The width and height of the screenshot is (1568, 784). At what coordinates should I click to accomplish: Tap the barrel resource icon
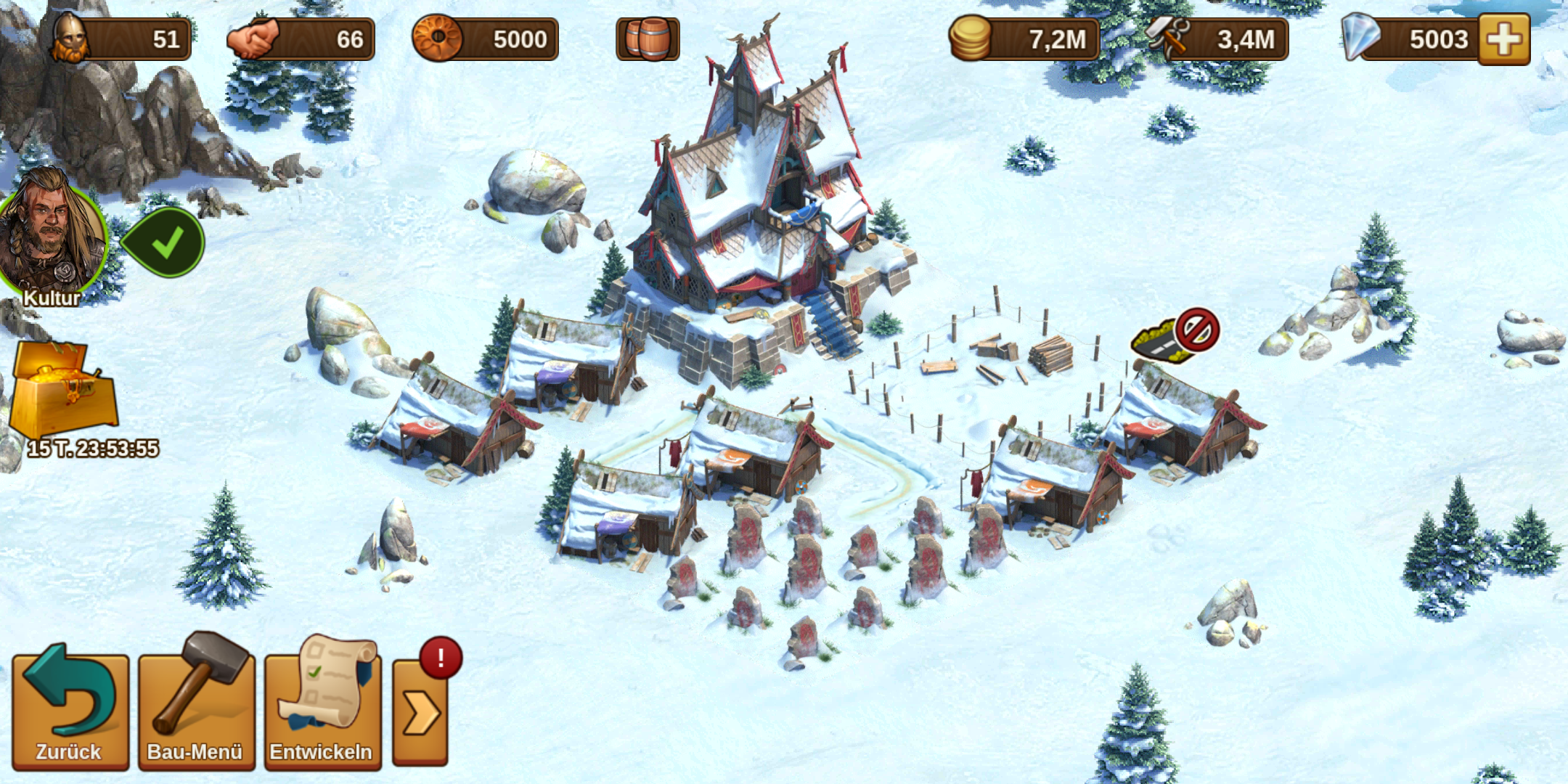(648, 39)
